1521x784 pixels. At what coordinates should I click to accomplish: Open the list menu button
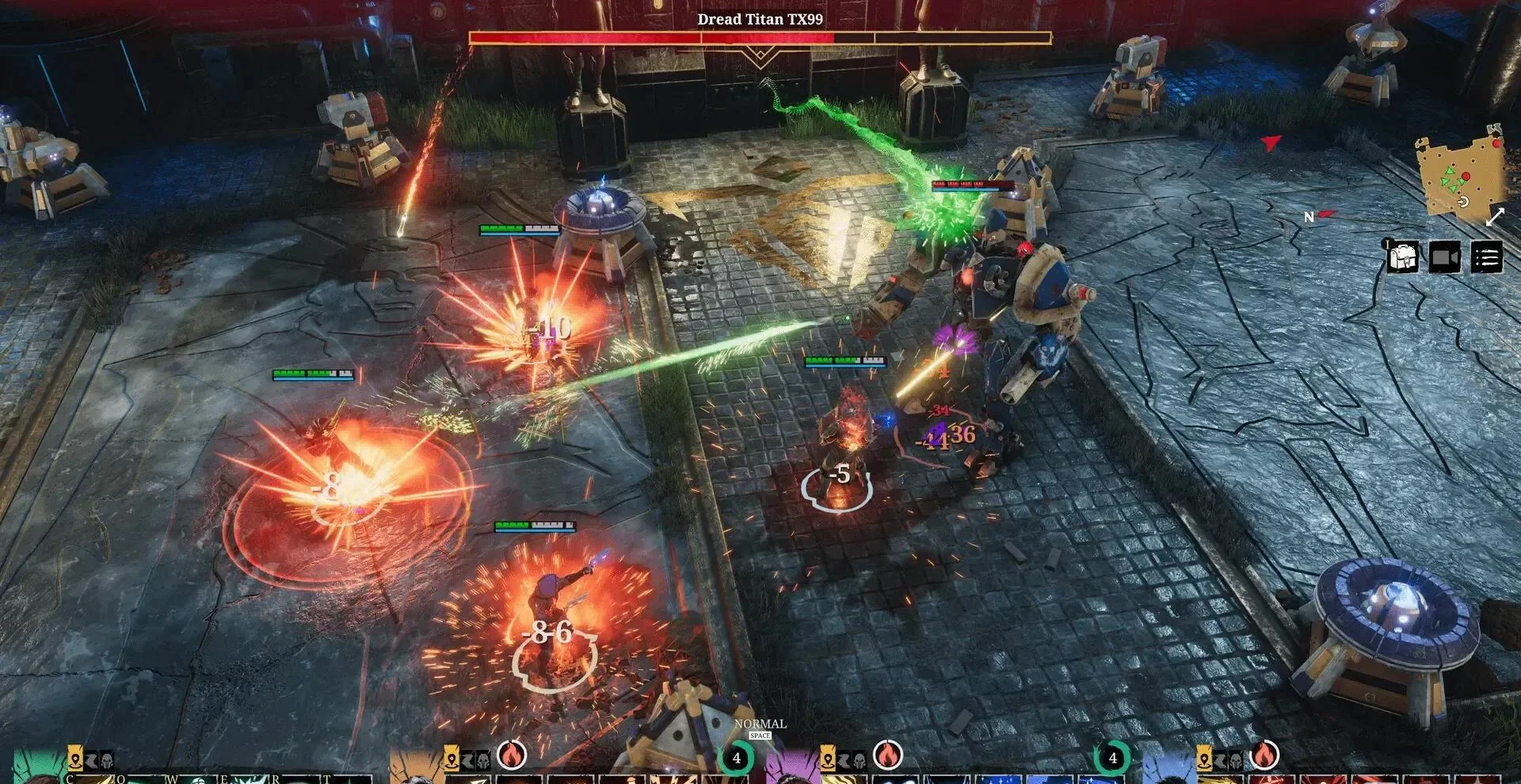tap(1486, 258)
